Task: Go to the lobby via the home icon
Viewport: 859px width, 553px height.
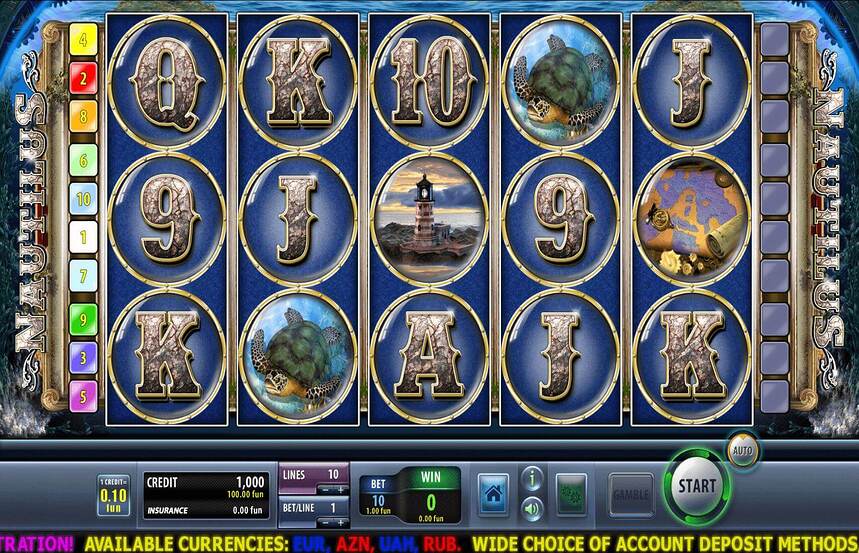Action: pyautogui.click(x=493, y=494)
